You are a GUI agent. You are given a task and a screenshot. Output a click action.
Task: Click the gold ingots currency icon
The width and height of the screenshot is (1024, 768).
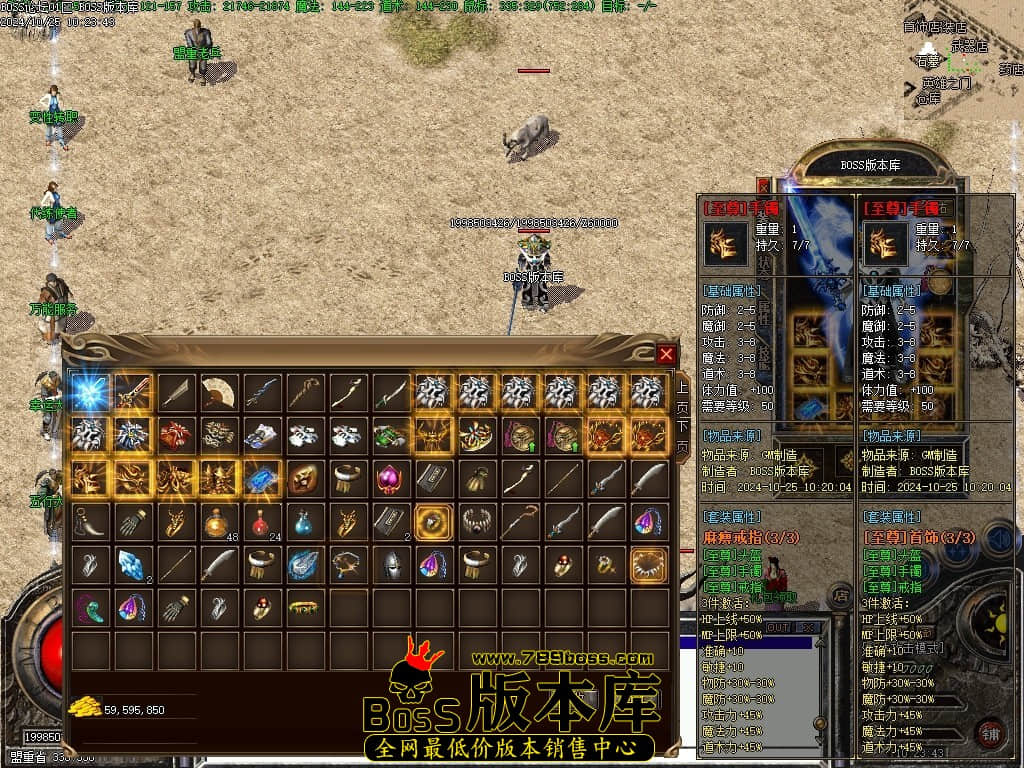[85, 708]
